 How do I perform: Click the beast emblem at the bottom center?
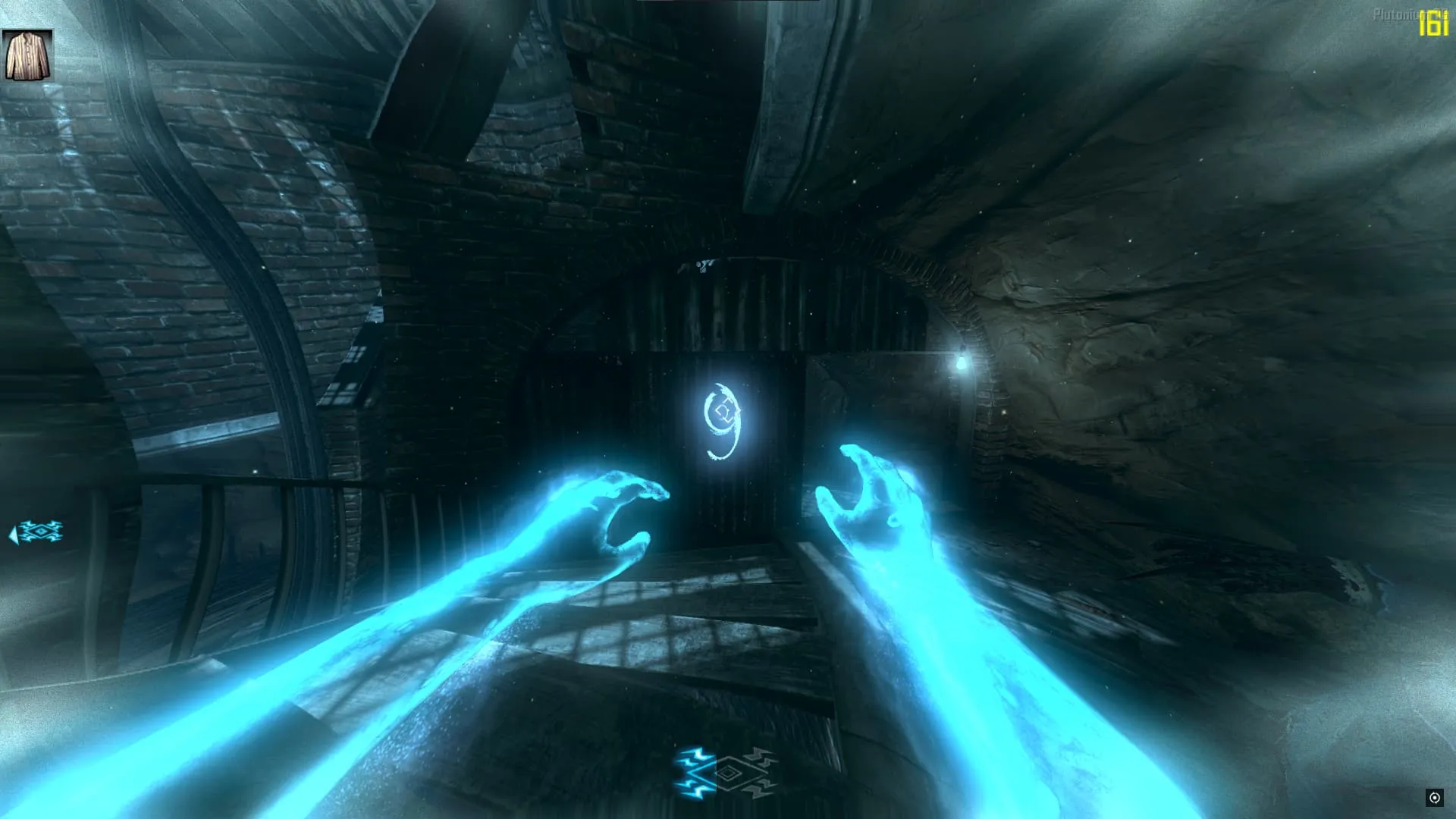tap(726, 773)
